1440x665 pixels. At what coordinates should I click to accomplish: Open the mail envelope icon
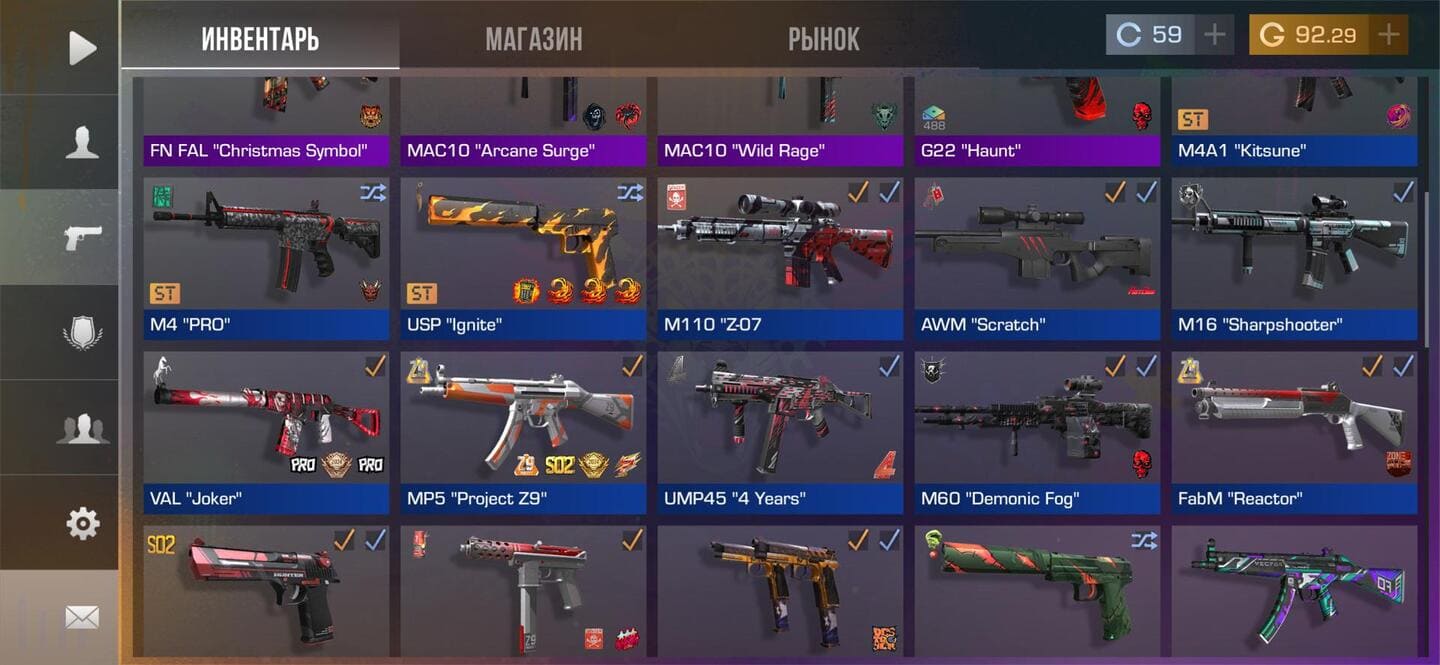(x=82, y=618)
